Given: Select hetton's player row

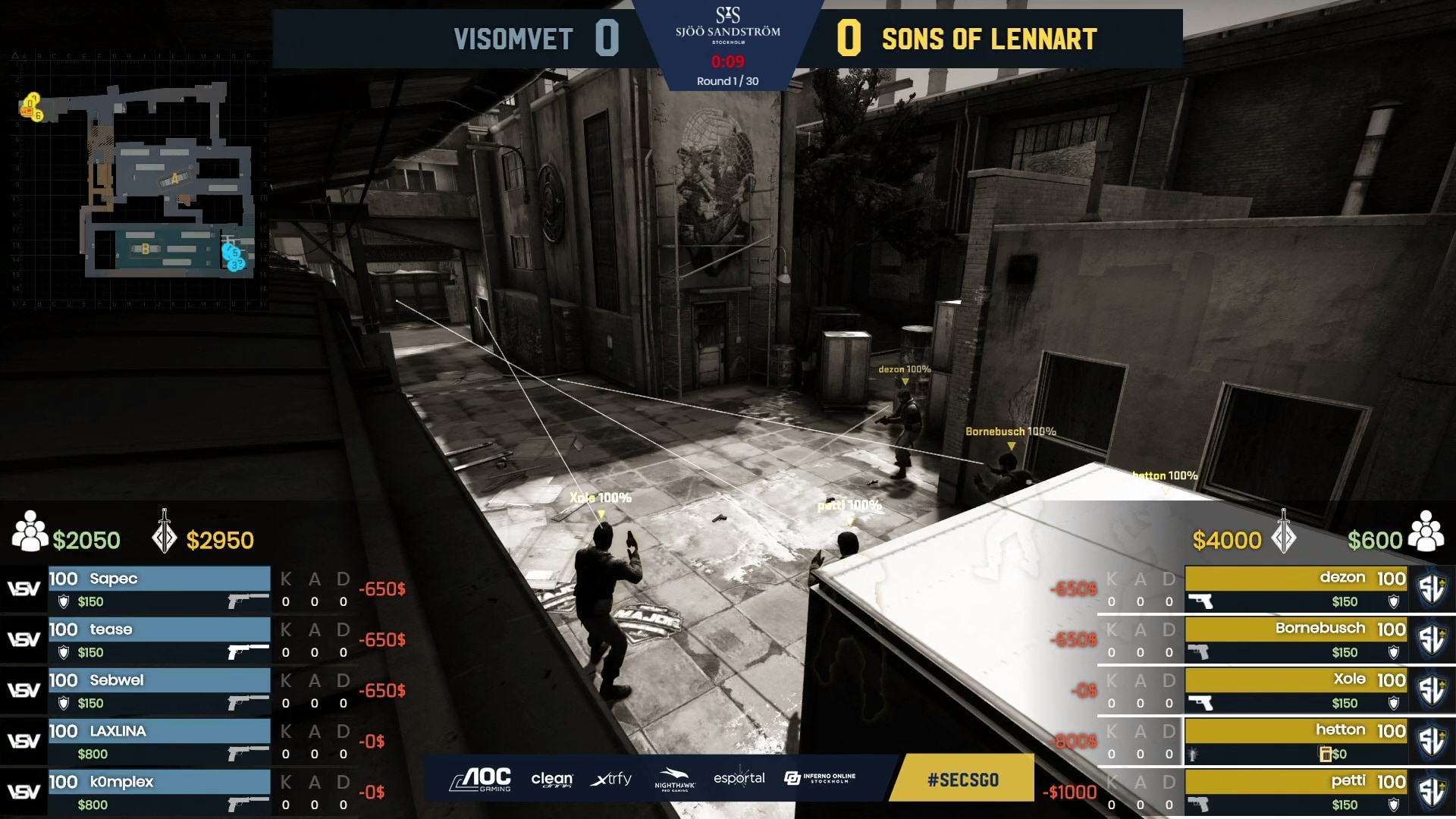Looking at the screenshot, I should [x=1295, y=742].
